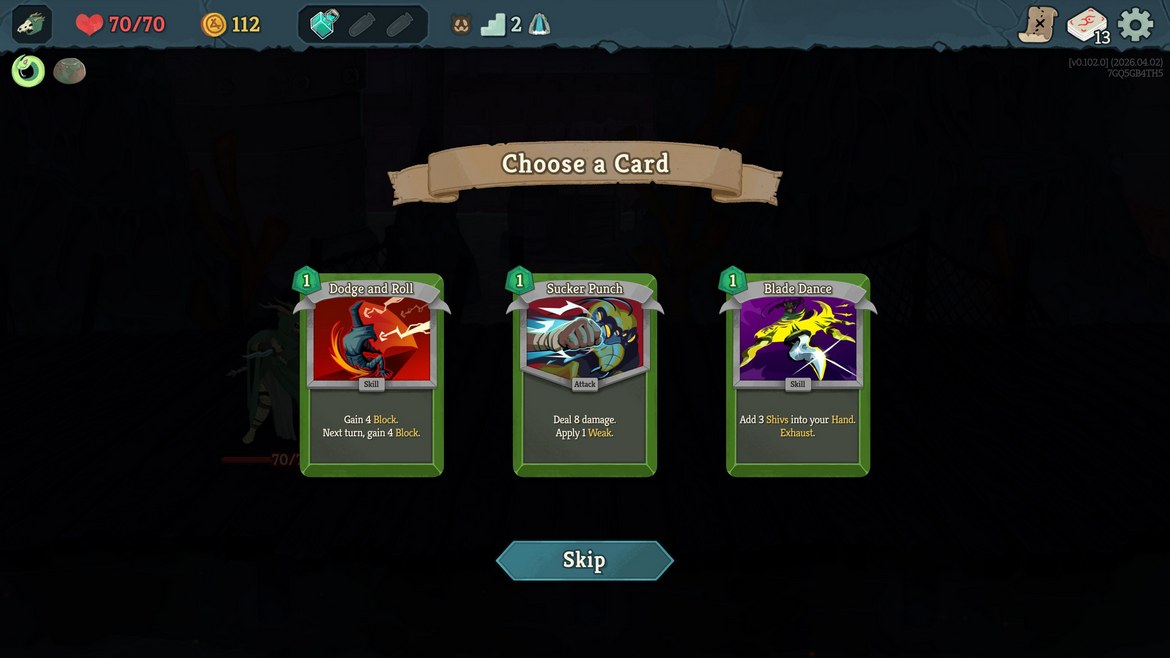
Task: Inspect the green snake ring relic
Action: click(x=28, y=70)
